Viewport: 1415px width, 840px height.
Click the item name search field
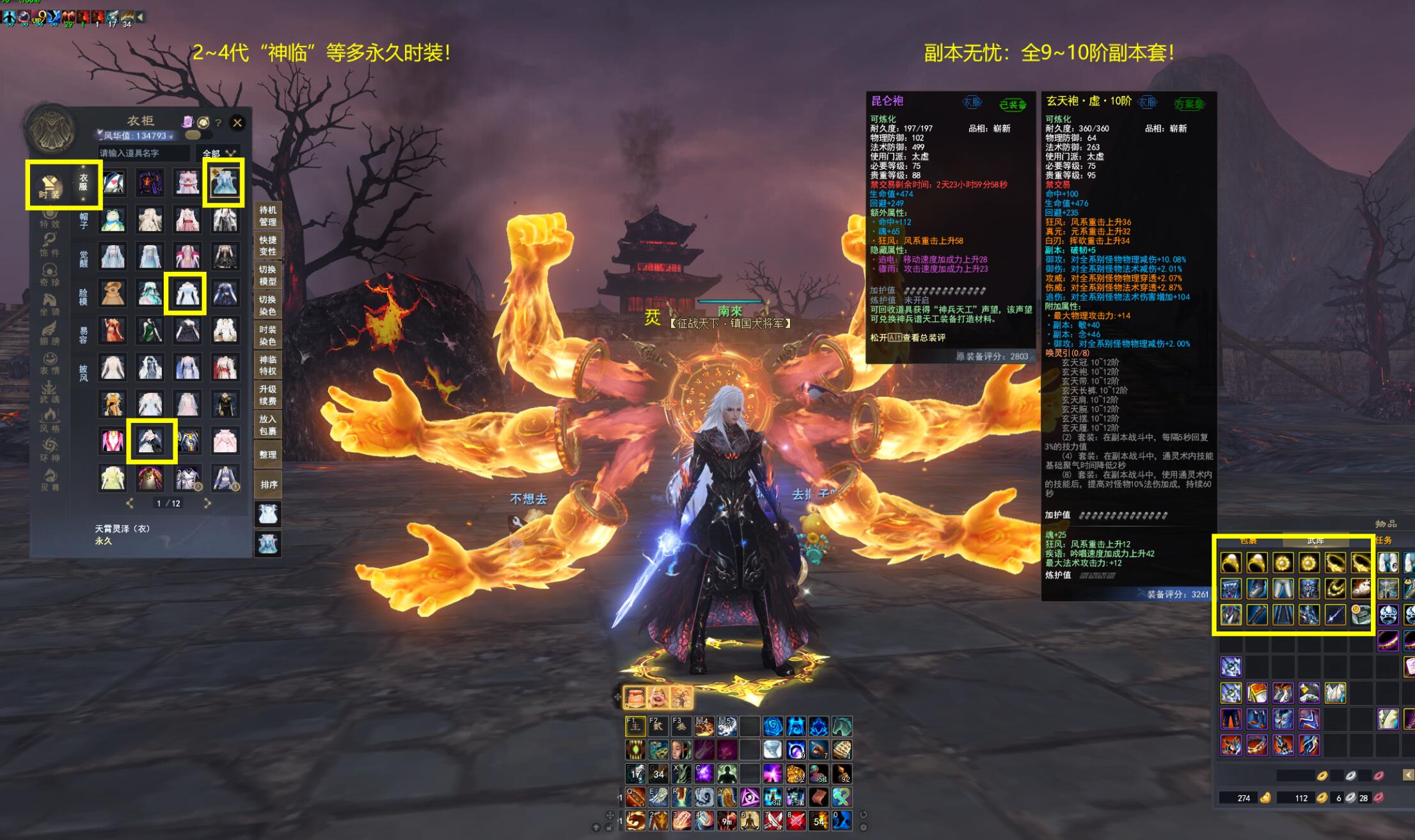pyautogui.click(x=145, y=153)
